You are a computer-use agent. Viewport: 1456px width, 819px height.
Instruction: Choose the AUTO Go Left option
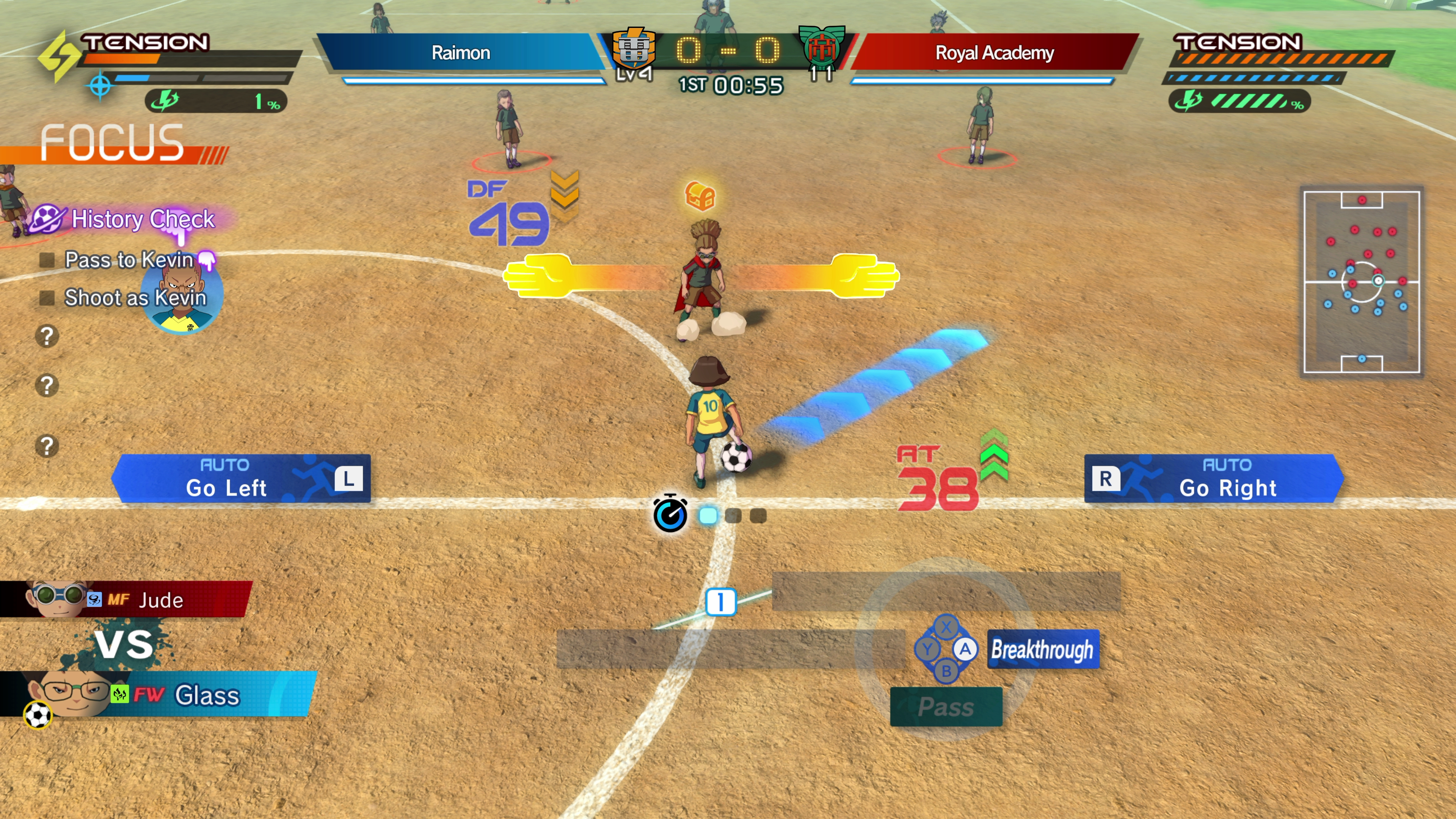point(242,479)
